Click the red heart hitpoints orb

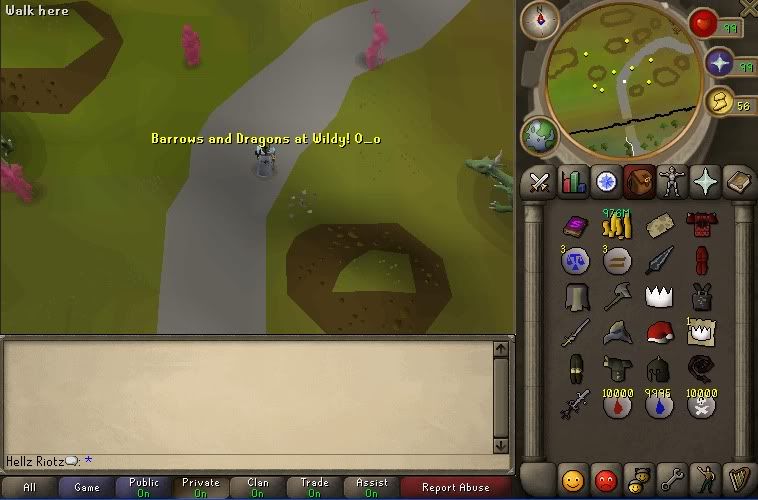(704, 25)
